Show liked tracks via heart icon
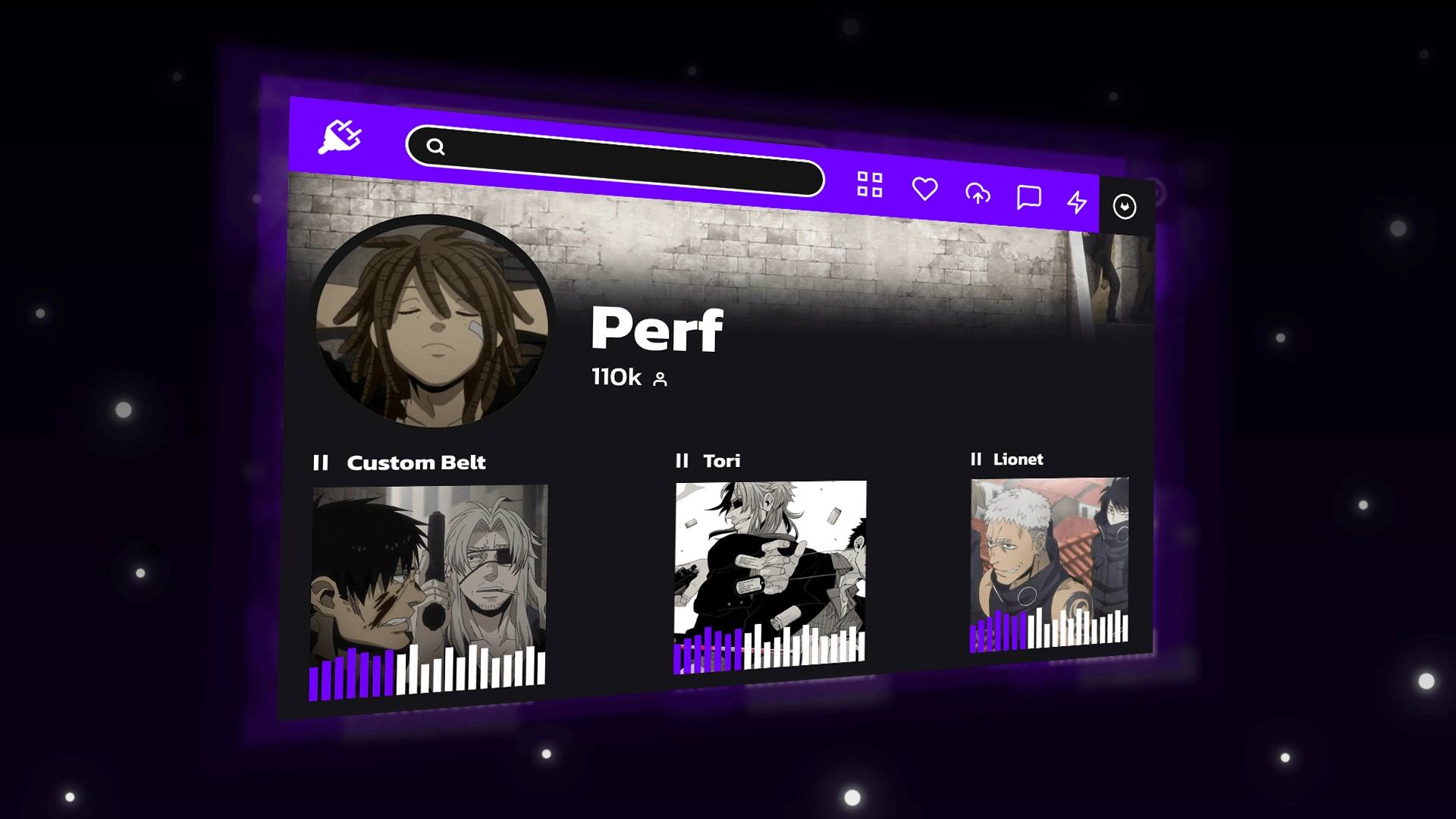 924,189
